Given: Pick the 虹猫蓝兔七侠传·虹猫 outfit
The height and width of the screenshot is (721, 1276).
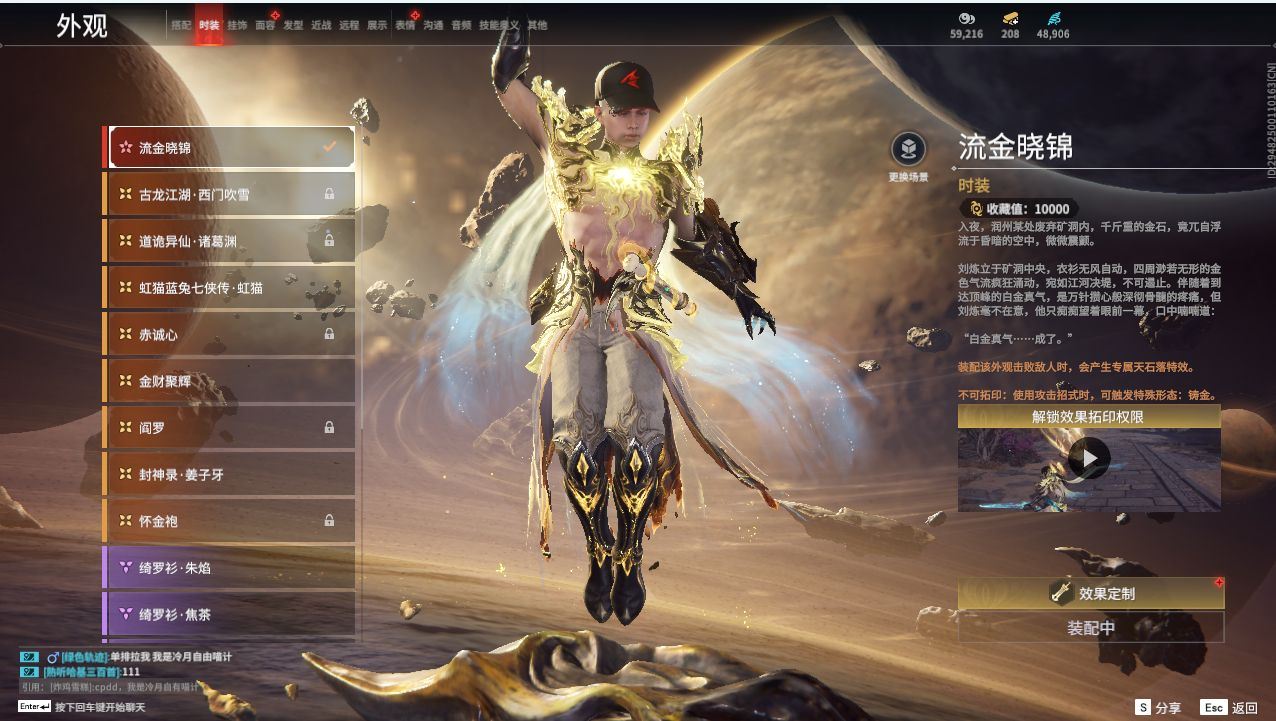Looking at the screenshot, I should click(231, 288).
